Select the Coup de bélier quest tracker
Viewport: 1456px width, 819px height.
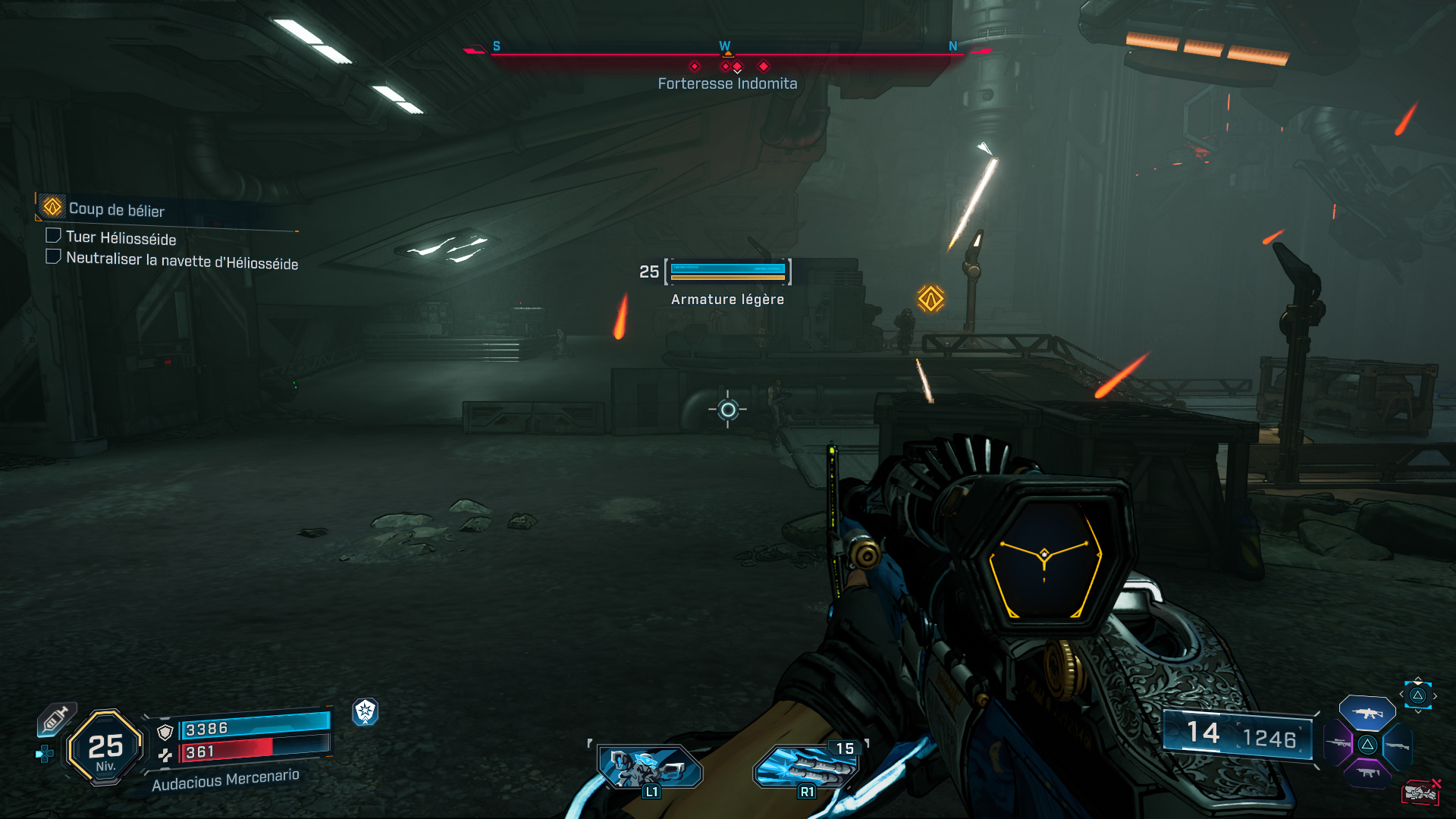pyautogui.click(x=116, y=209)
